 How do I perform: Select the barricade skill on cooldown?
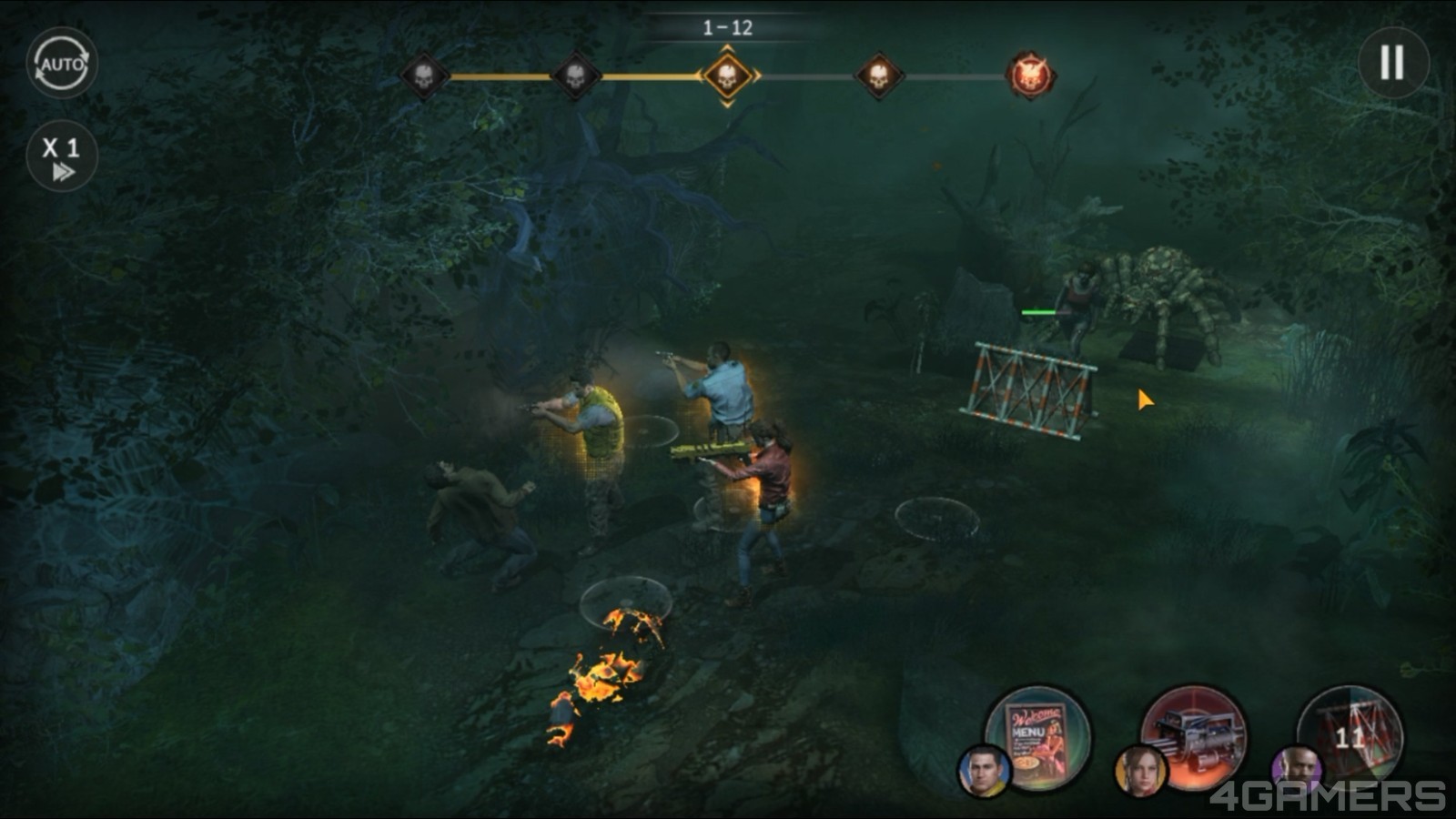pyautogui.click(x=1350, y=736)
